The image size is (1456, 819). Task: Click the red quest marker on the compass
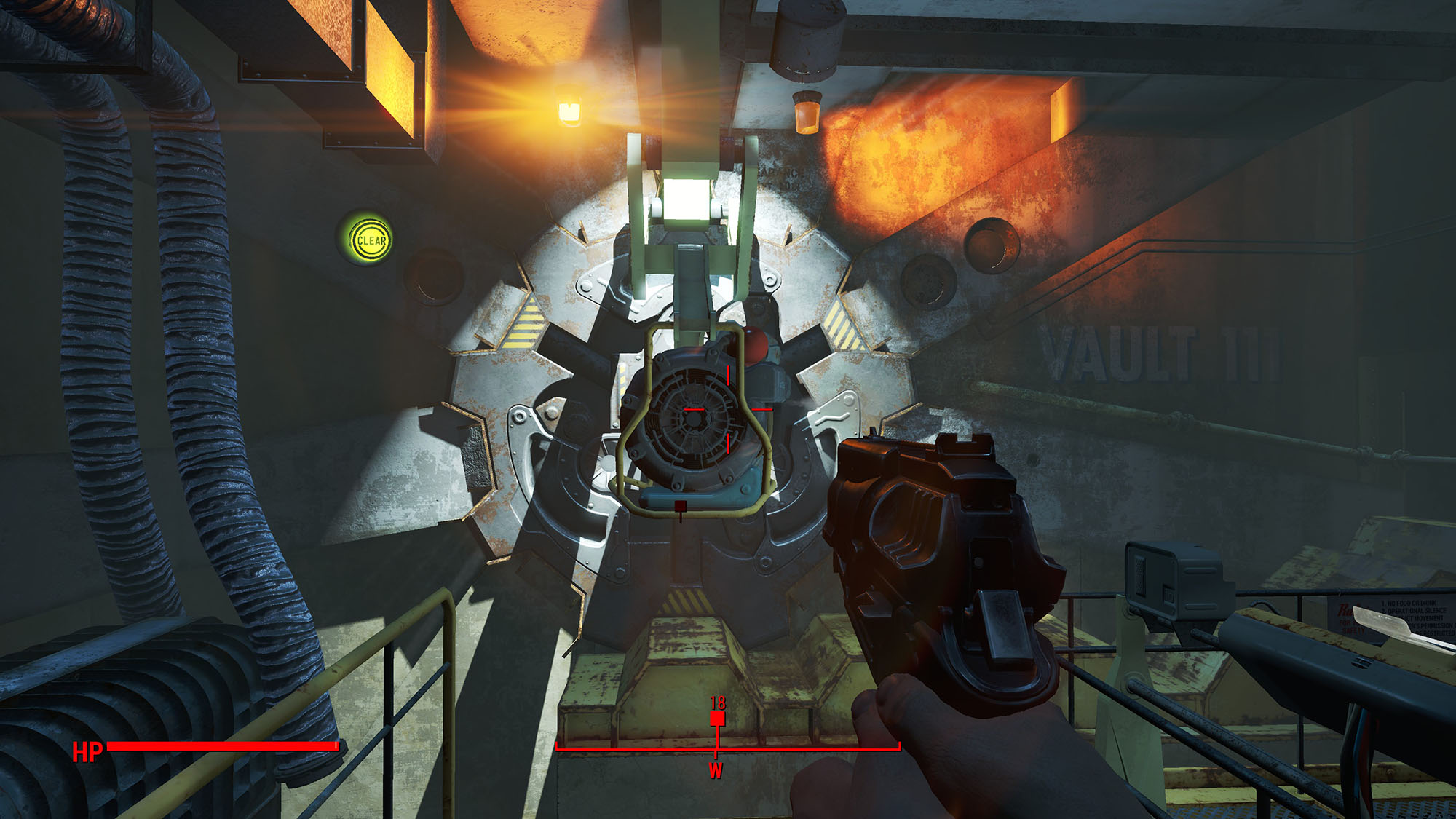(x=717, y=719)
